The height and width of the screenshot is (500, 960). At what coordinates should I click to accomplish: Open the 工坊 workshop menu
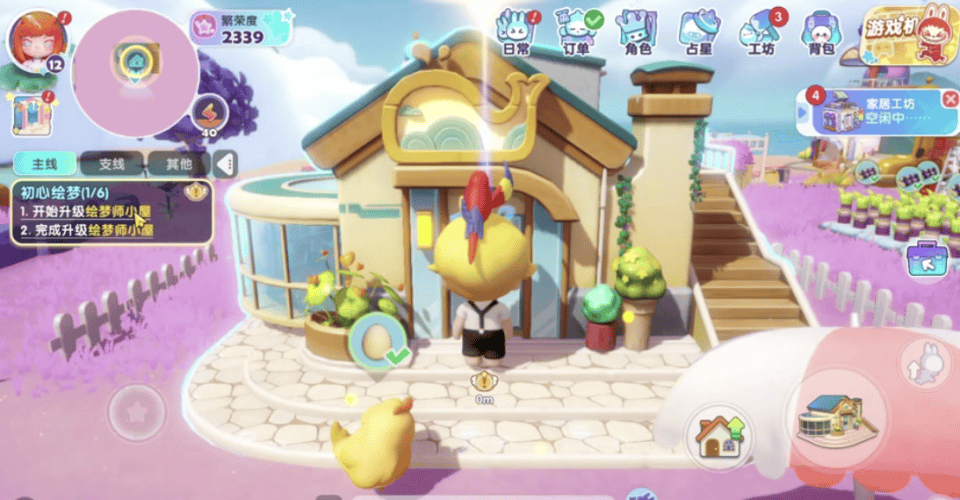pyautogui.click(x=761, y=30)
